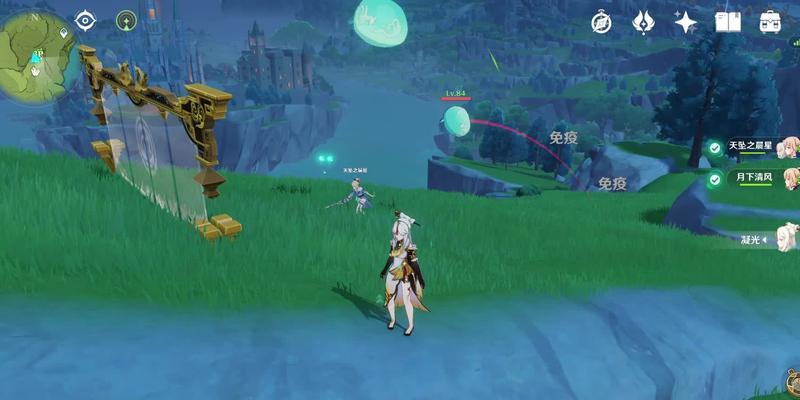
Task: Open the winged battle pass icon
Action: pos(643,22)
